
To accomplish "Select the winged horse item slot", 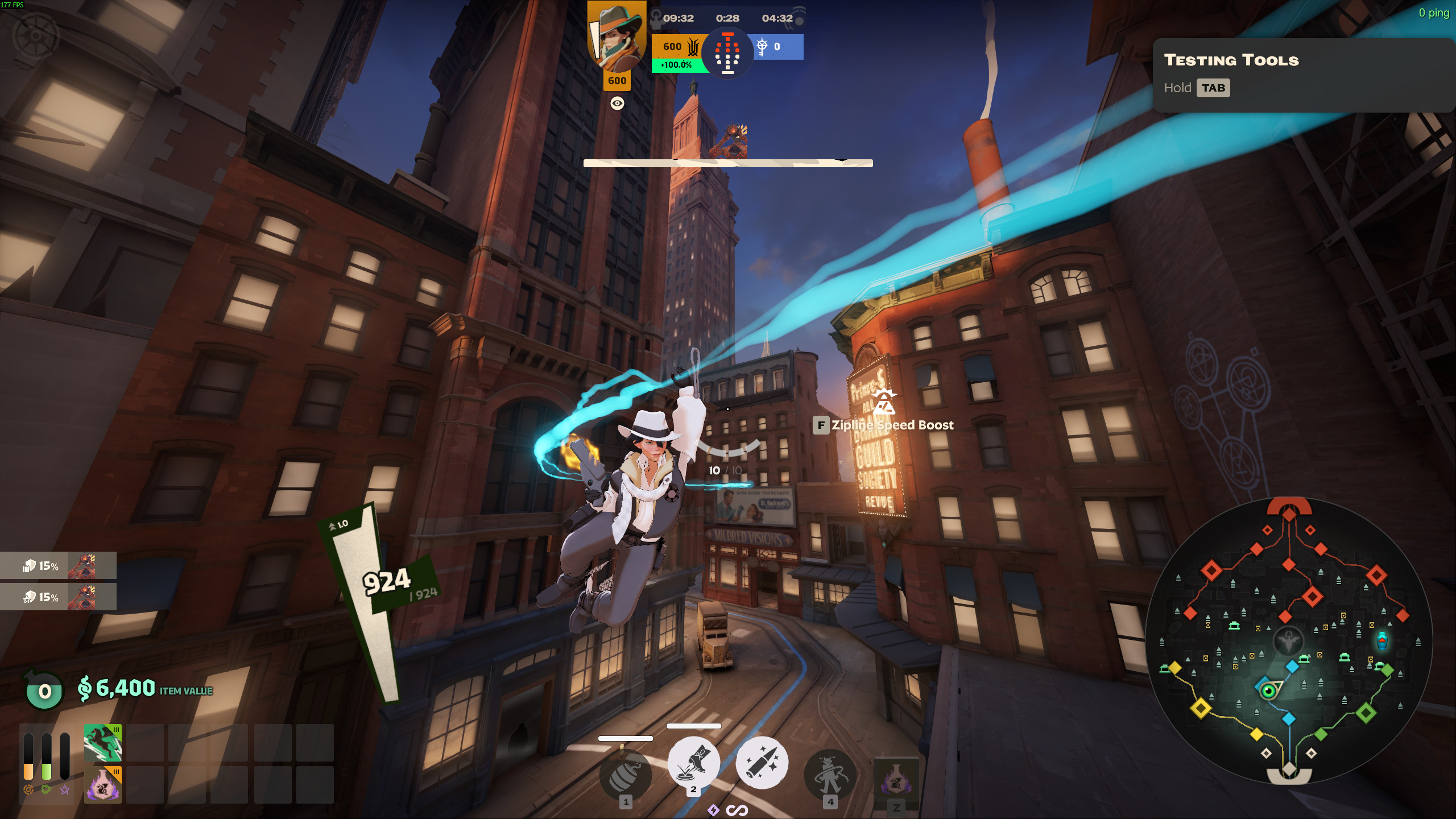I will (x=103, y=743).
